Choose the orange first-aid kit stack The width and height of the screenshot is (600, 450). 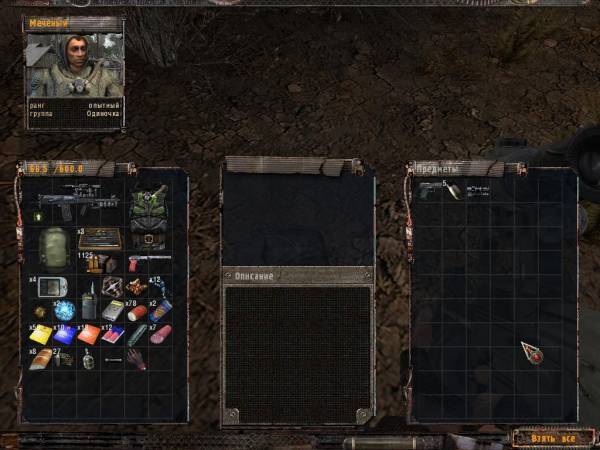pyautogui.click(x=89, y=334)
